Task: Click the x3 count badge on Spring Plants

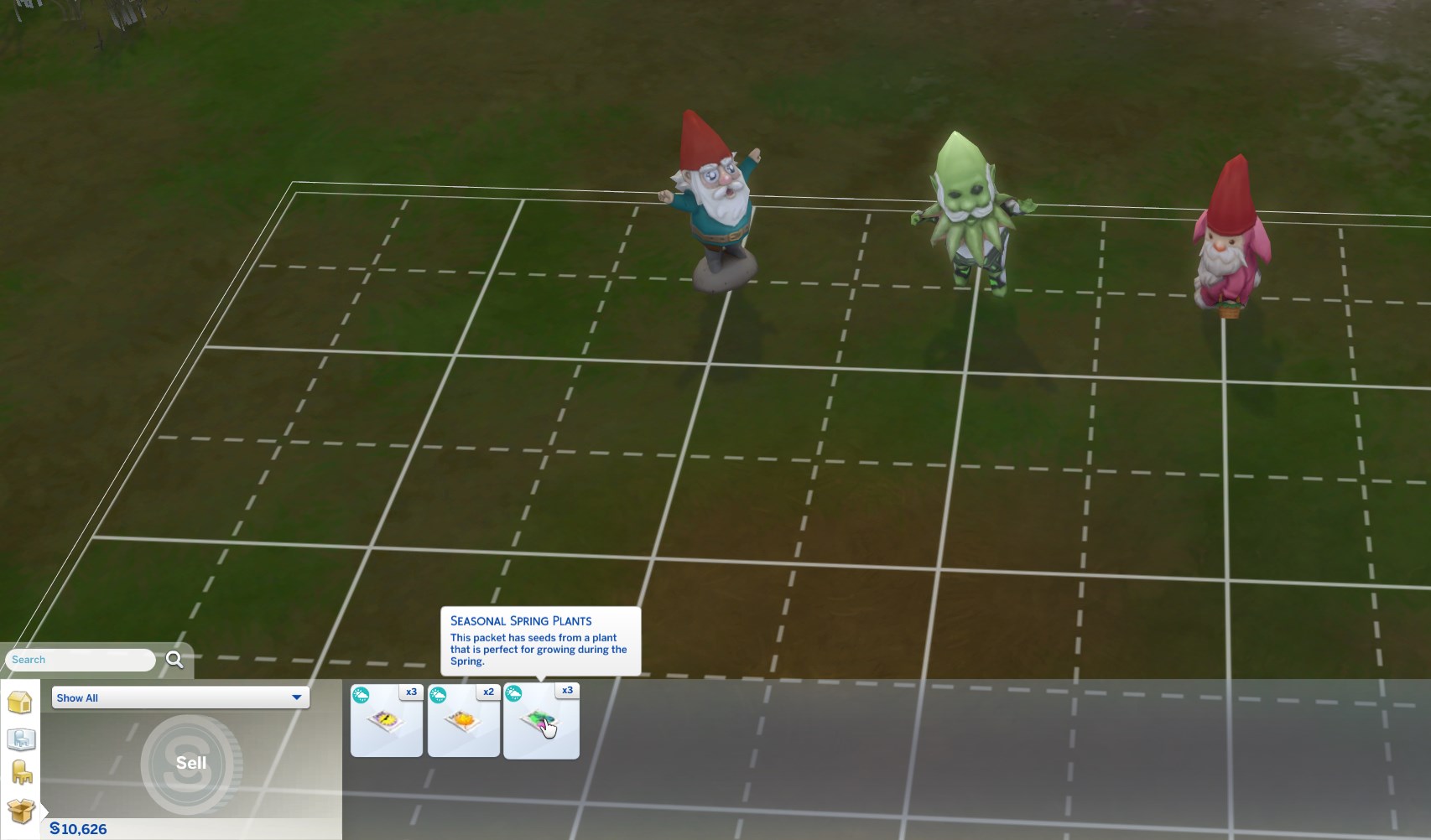Action: pyautogui.click(x=568, y=690)
